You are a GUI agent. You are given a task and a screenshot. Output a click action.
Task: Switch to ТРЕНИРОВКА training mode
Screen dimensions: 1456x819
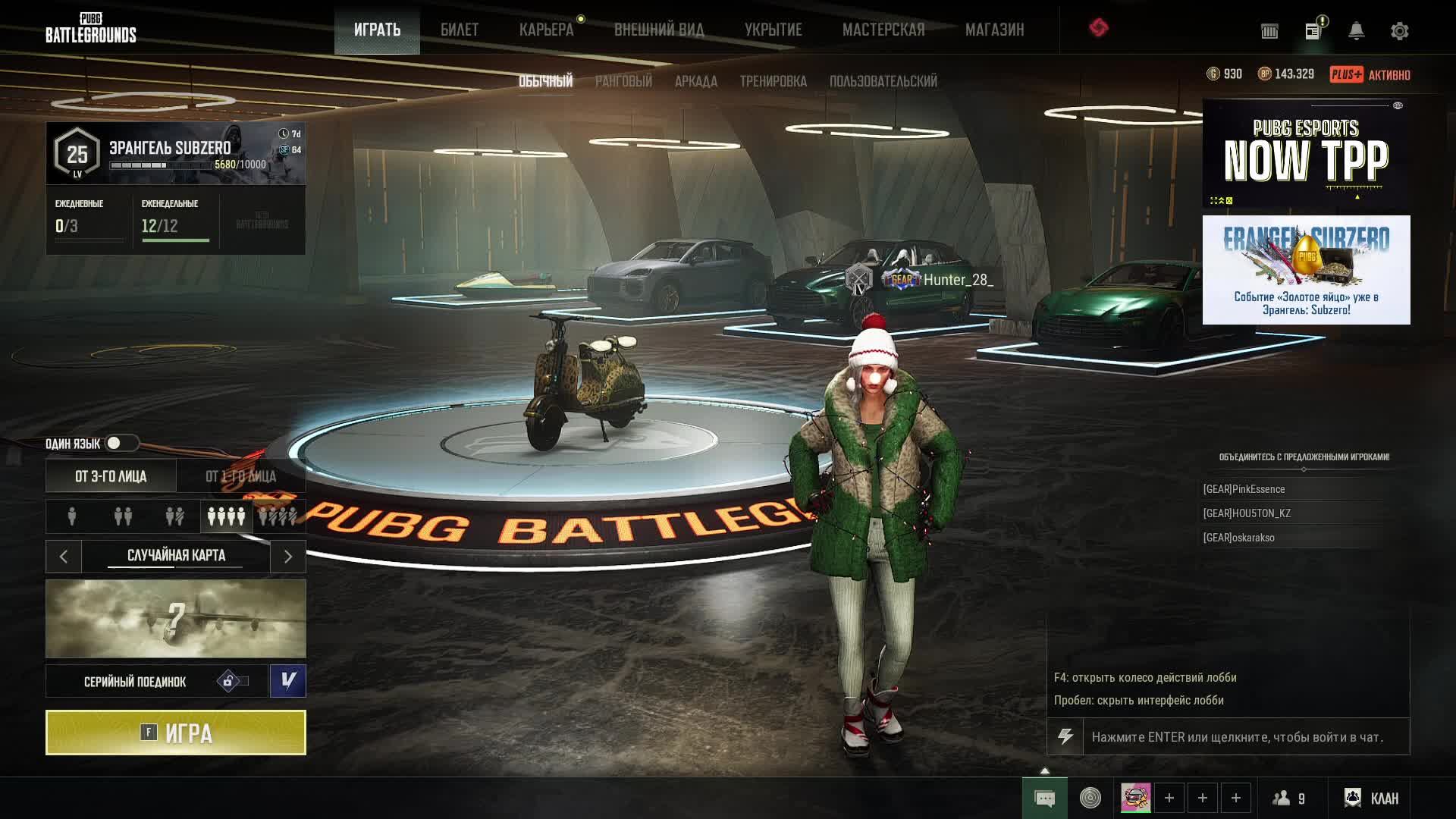click(x=773, y=81)
